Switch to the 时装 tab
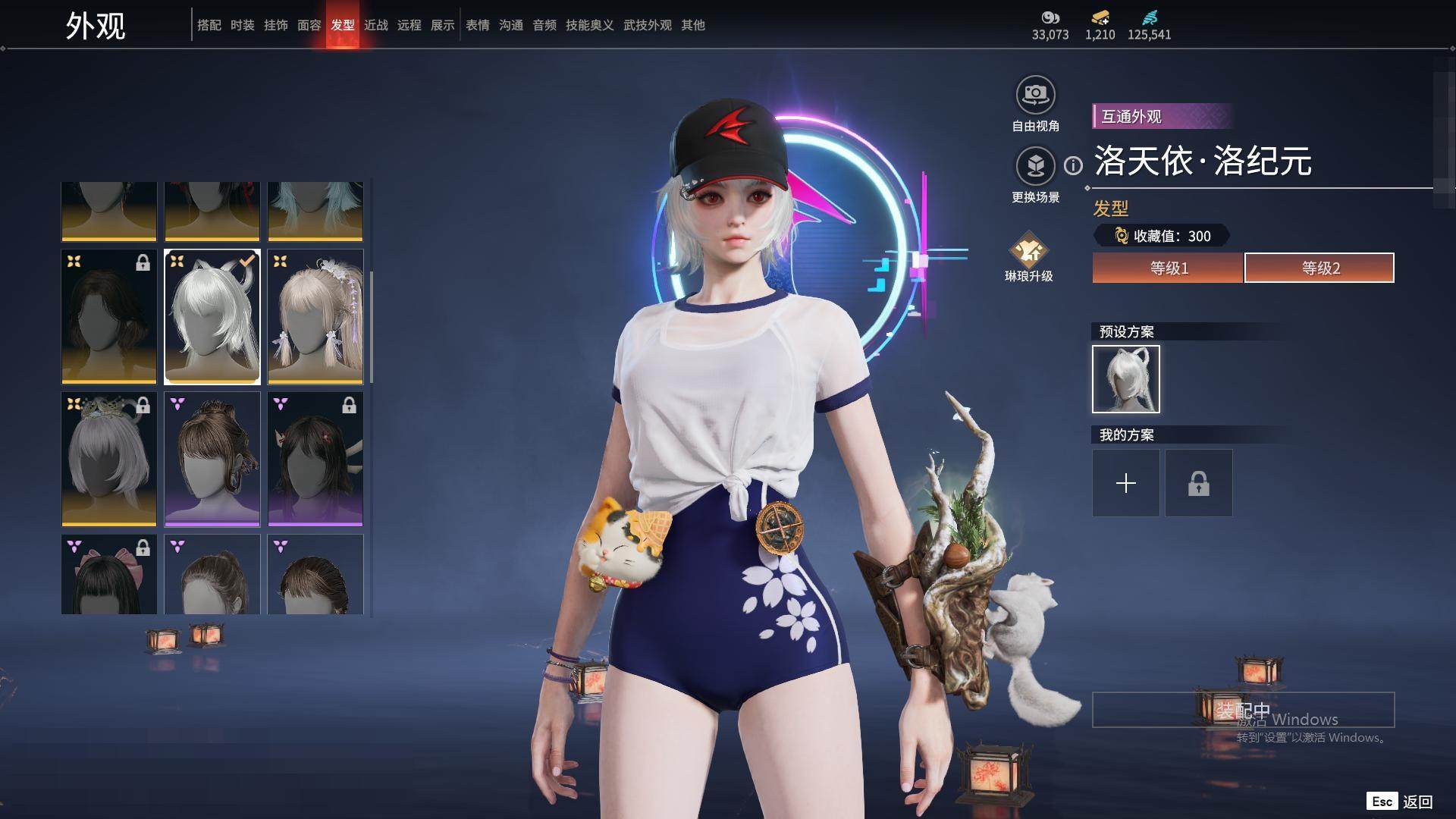1456x819 pixels. pos(242,25)
